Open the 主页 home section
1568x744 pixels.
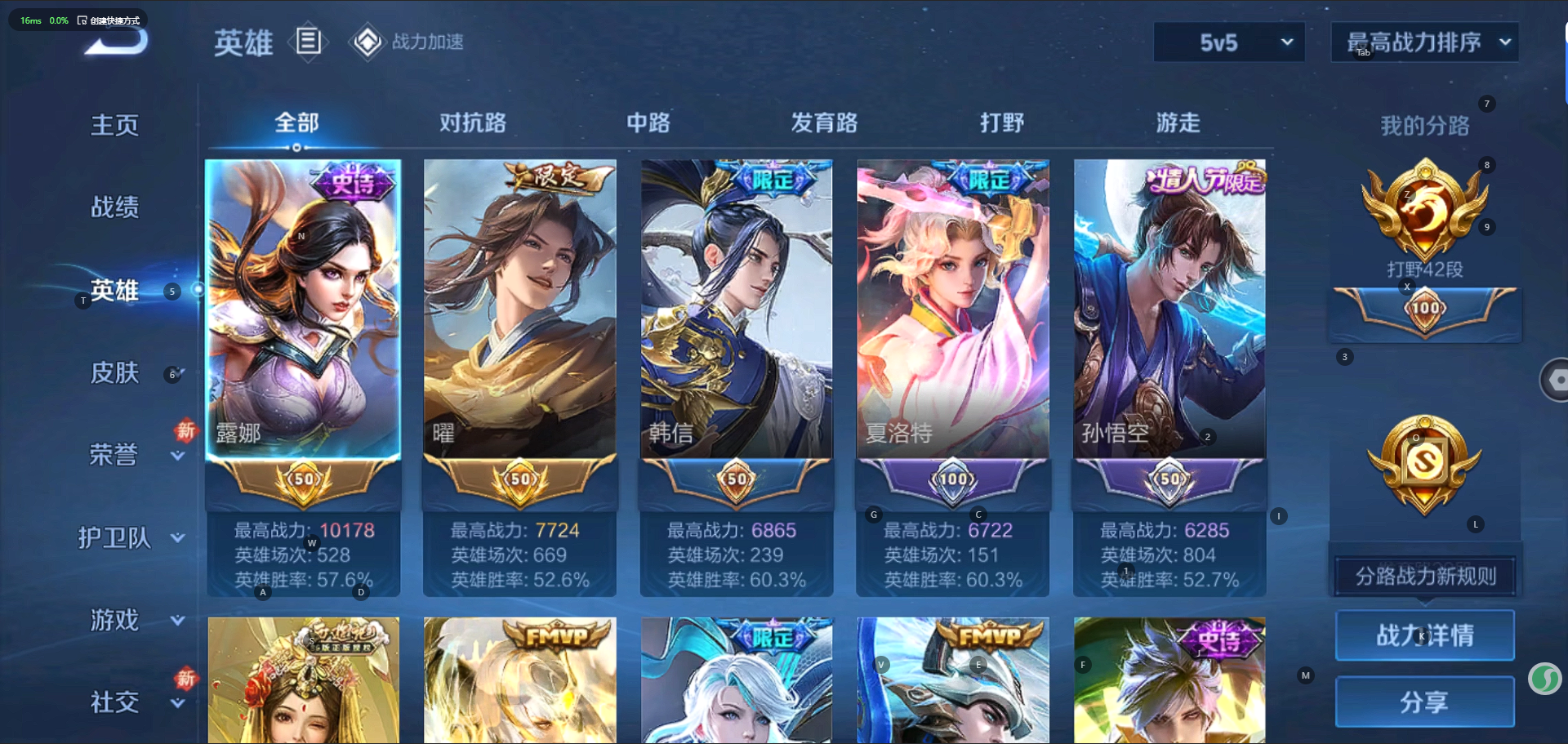[x=114, y=125]
